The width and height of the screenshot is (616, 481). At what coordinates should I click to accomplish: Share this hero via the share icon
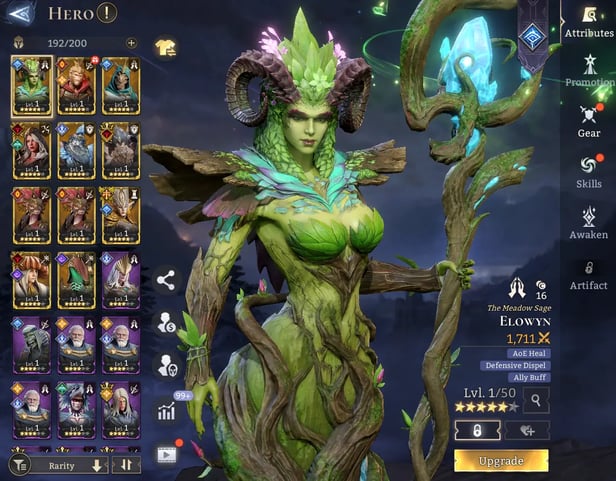(x=166, y=281)
